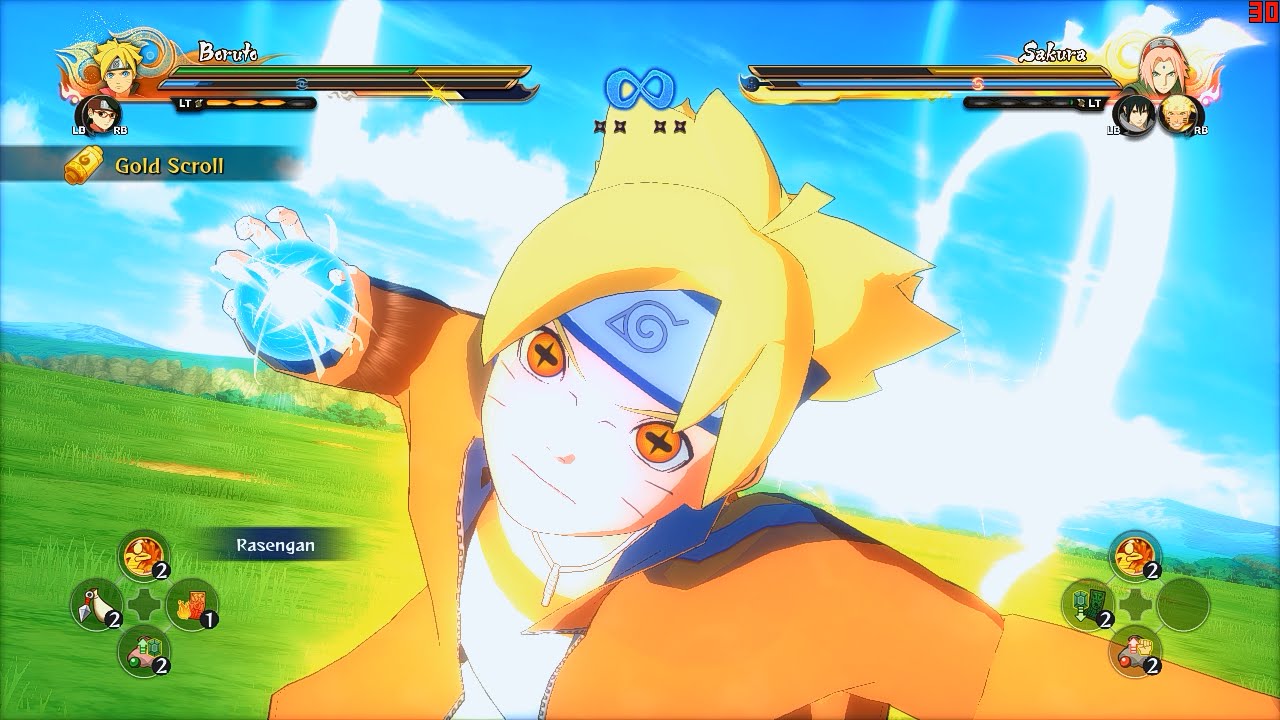Viewport: 1280px width, 720px height.
Task: Select the green defense scroll item icon
Action: pyautogui.click(x=1086, y=604)
